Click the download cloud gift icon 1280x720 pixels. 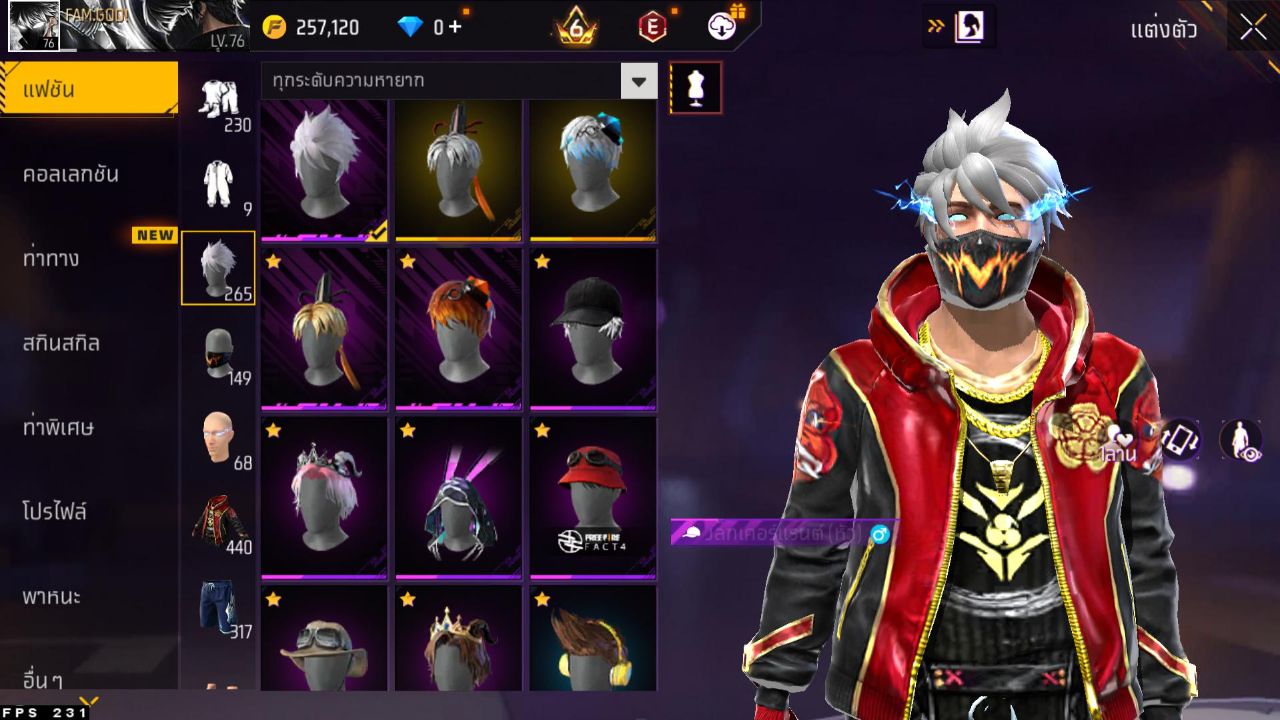[x=723, y=26]
